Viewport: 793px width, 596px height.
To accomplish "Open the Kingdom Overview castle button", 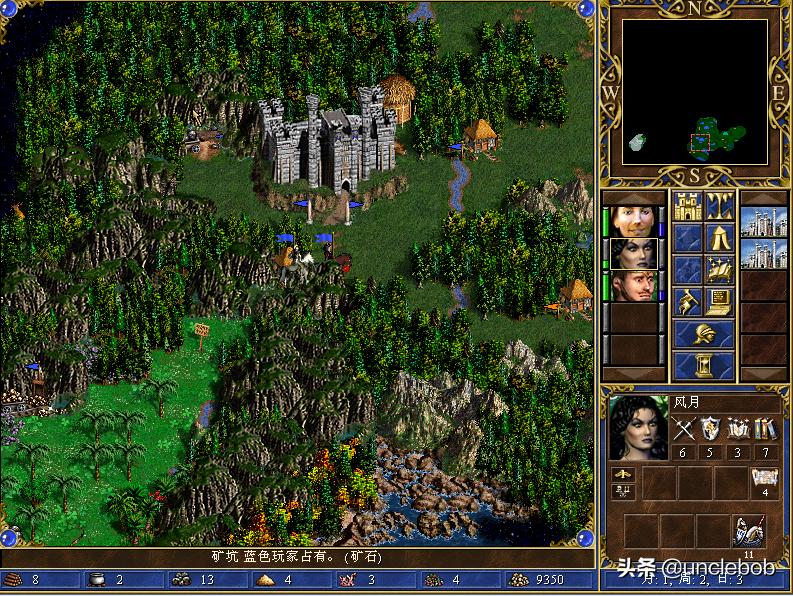I will point(687,206).
